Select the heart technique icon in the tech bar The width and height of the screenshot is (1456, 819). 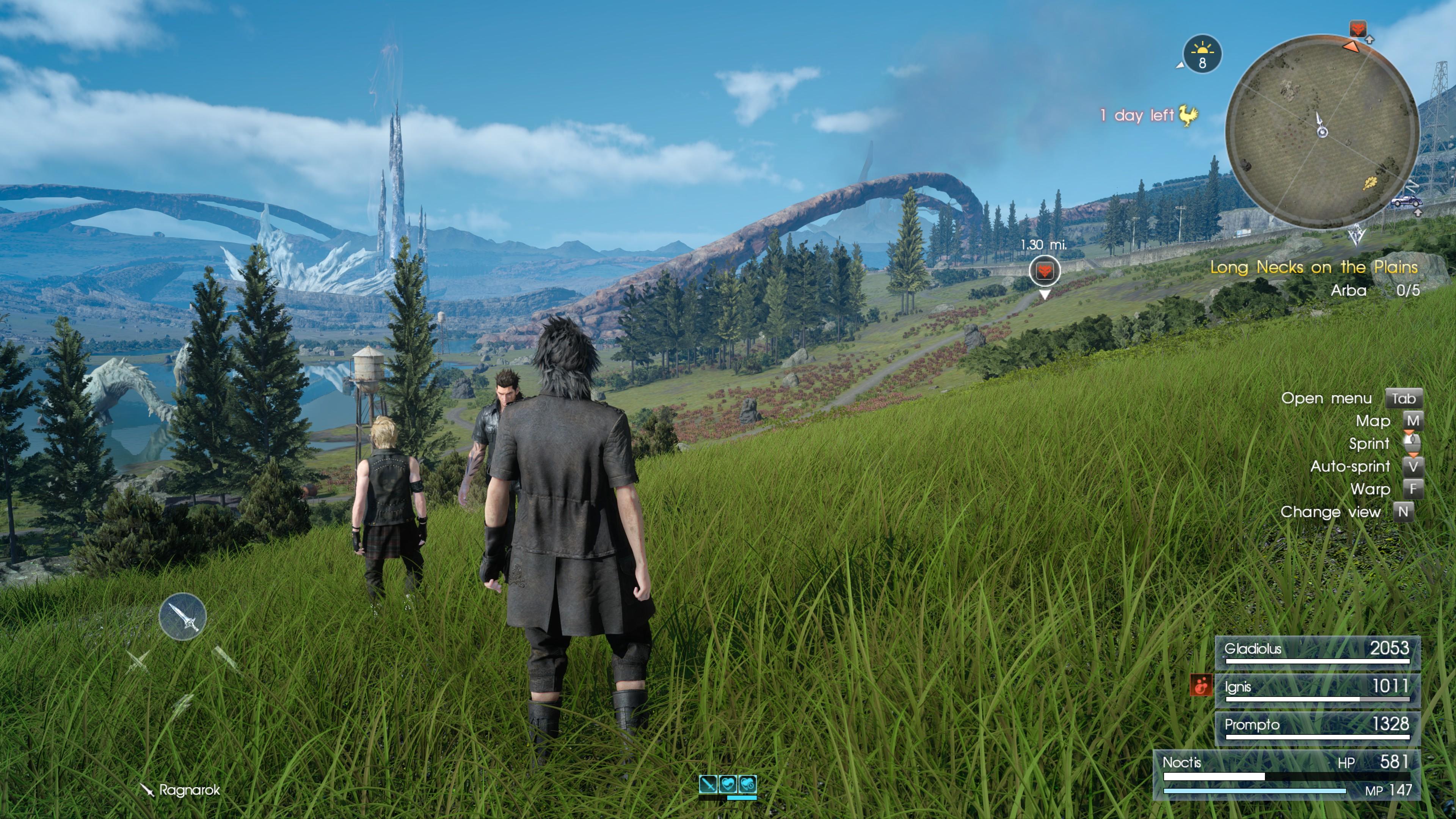(728, 783)
